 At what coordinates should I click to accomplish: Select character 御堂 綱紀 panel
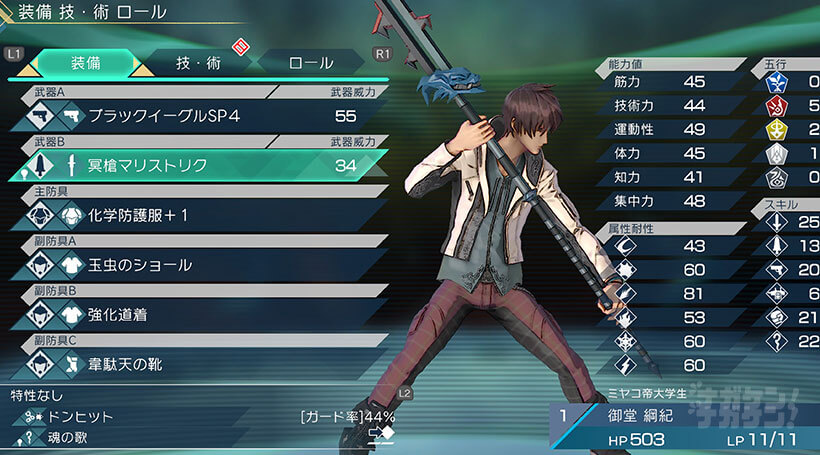point(682,424)
